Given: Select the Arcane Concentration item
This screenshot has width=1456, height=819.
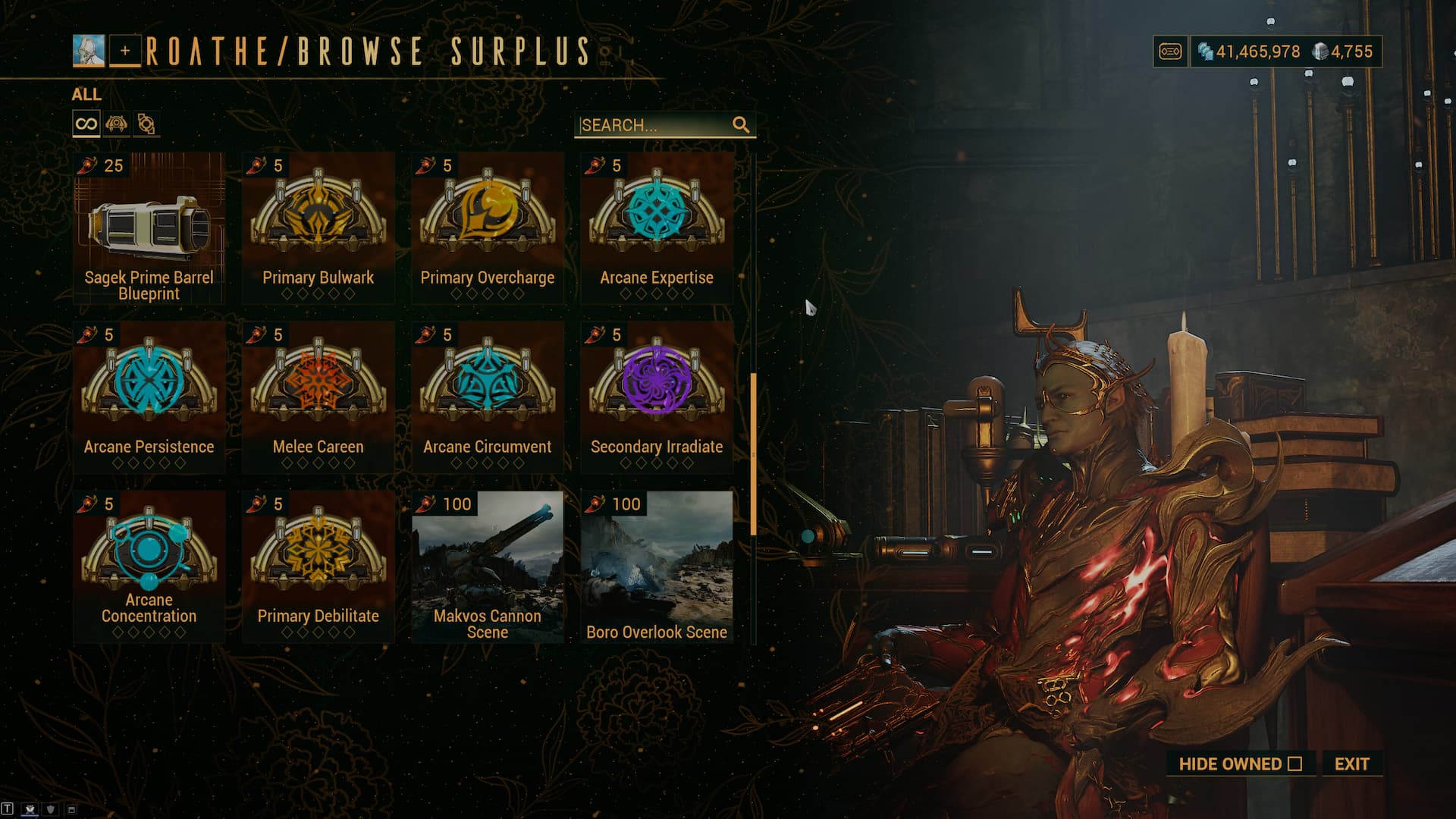Looking at the screenshot, I should (x=149, y=566).
